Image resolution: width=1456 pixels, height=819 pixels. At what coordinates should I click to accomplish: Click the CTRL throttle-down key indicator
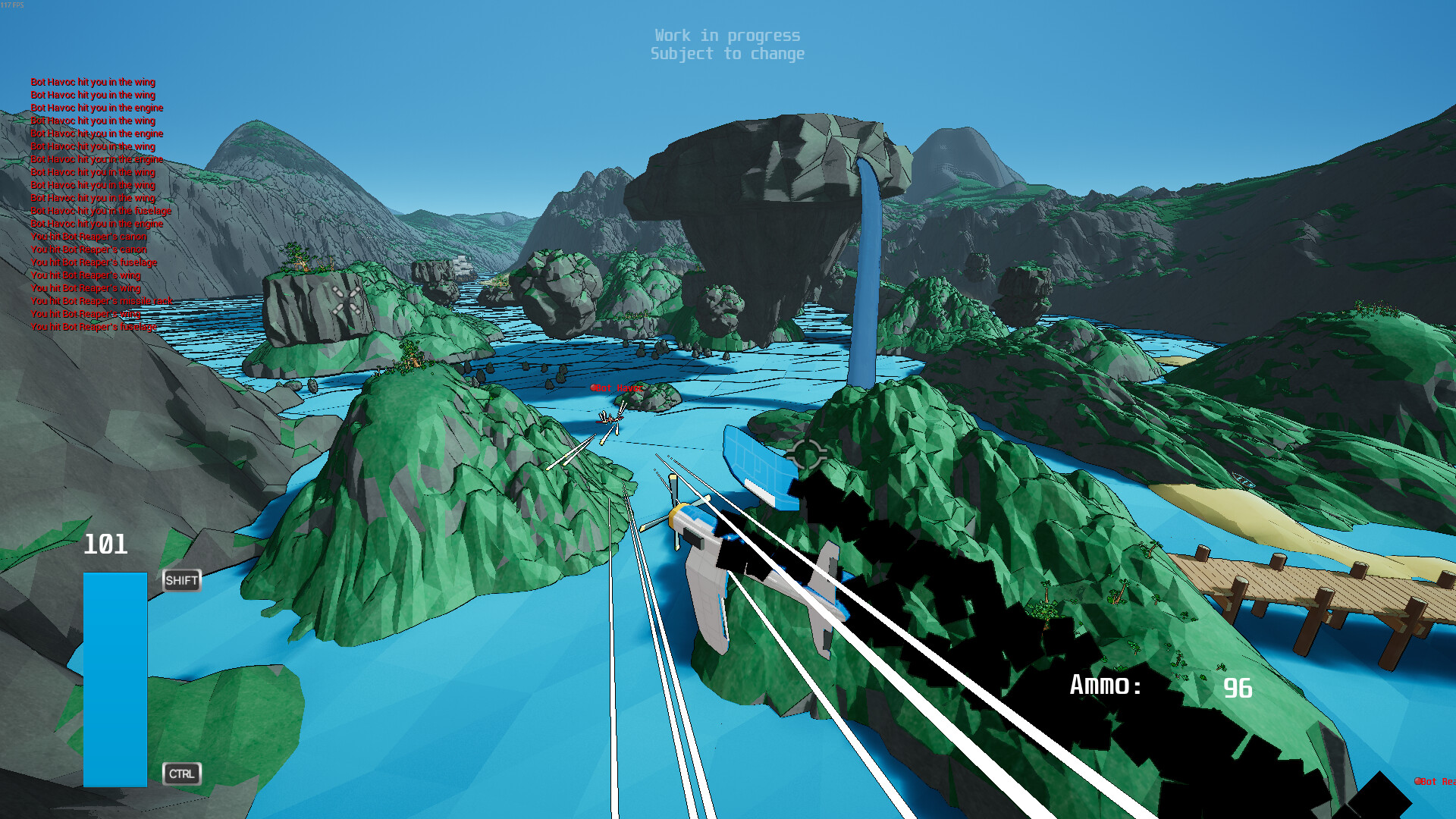(x=181, y=774)
